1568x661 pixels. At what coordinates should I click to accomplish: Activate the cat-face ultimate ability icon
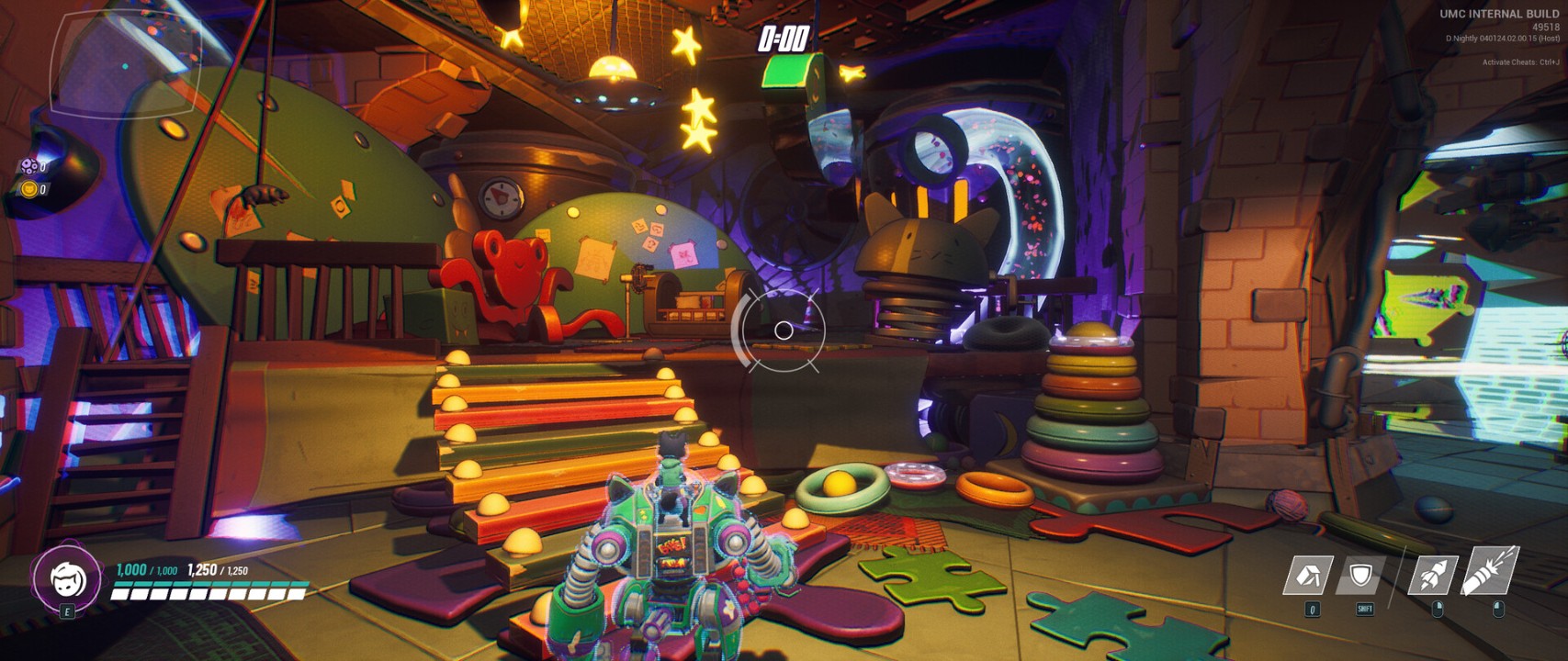click(67, 578)
